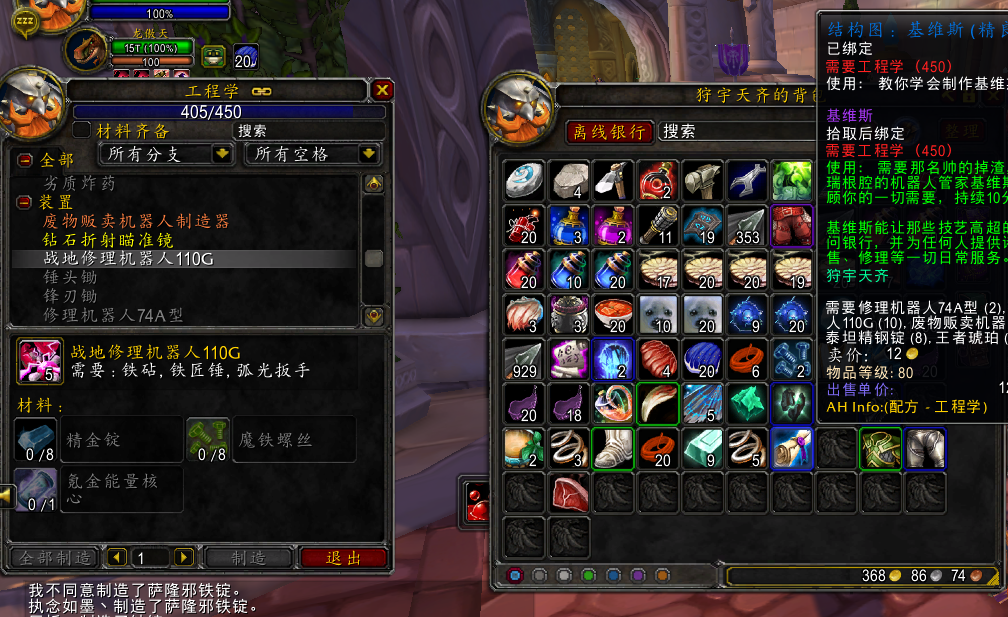Exit with the red 退出 button

click(343, 557)
